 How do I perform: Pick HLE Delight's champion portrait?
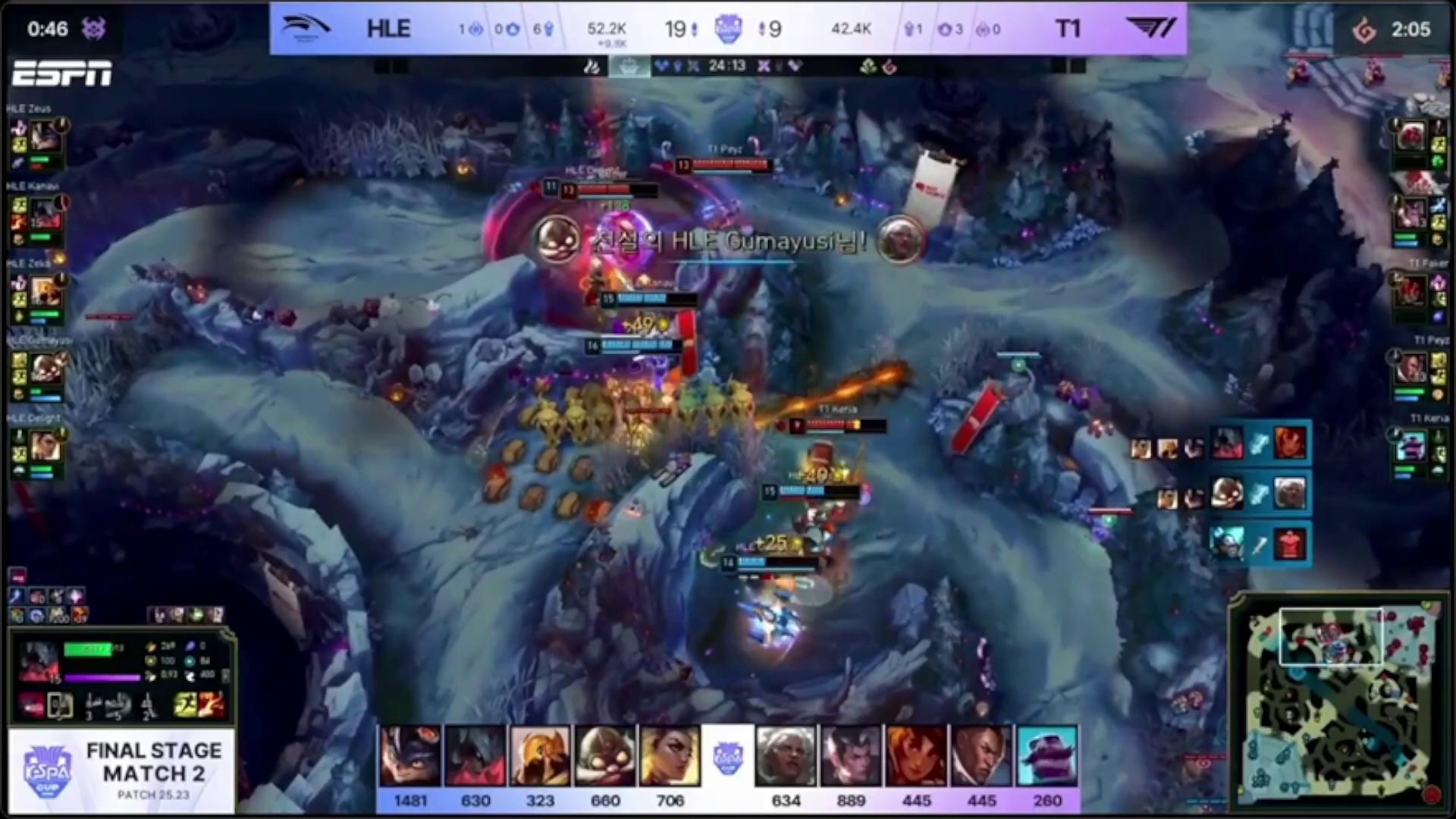coord(45,447)
